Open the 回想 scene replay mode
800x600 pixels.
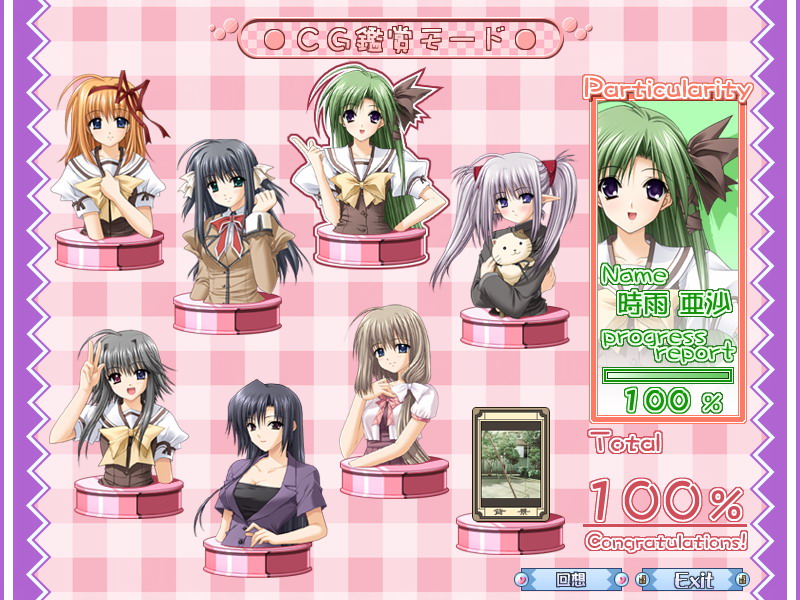tap(571, 579)
